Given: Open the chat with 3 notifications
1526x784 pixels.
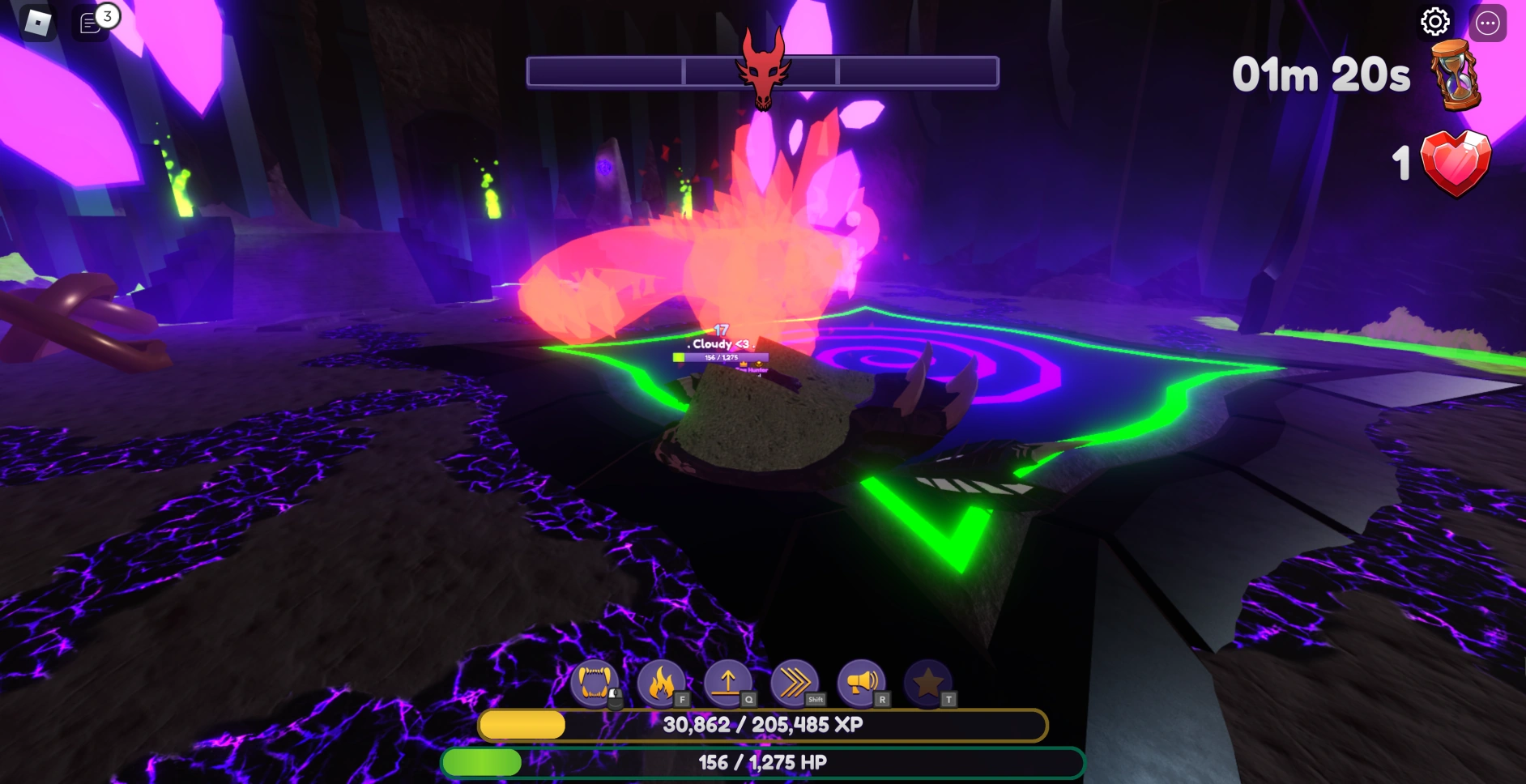Looking at the screenshot, I should tap(92, 23).
